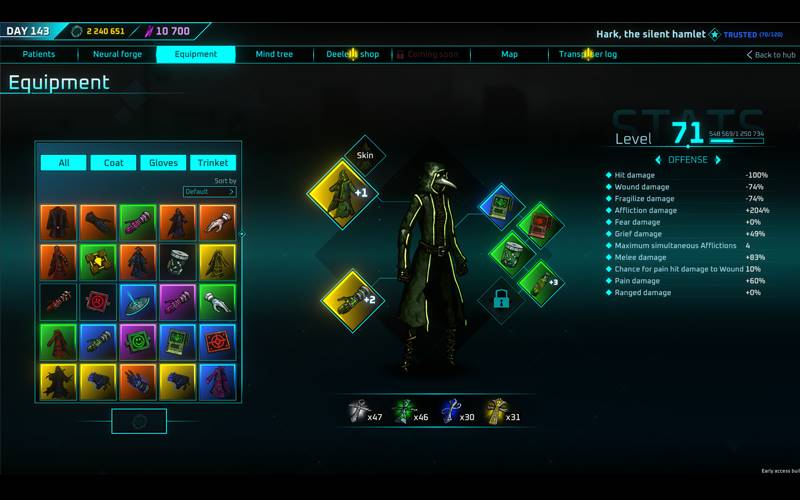Screen dimensions: 800x500
Task: Click Back to hub
Action: pyautogui.click(x=771, y=55)
